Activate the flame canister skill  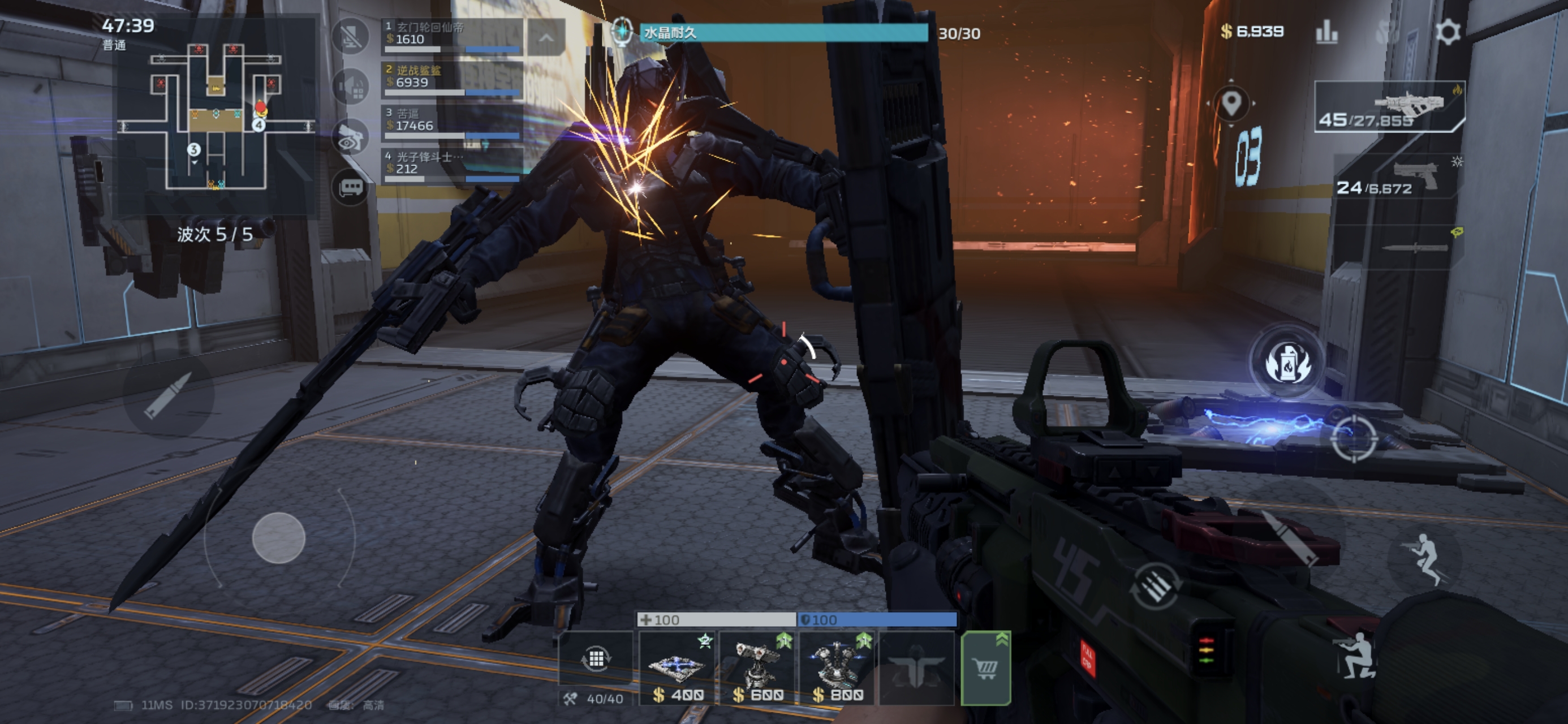pyautogui.click(x=1287, y=364)
